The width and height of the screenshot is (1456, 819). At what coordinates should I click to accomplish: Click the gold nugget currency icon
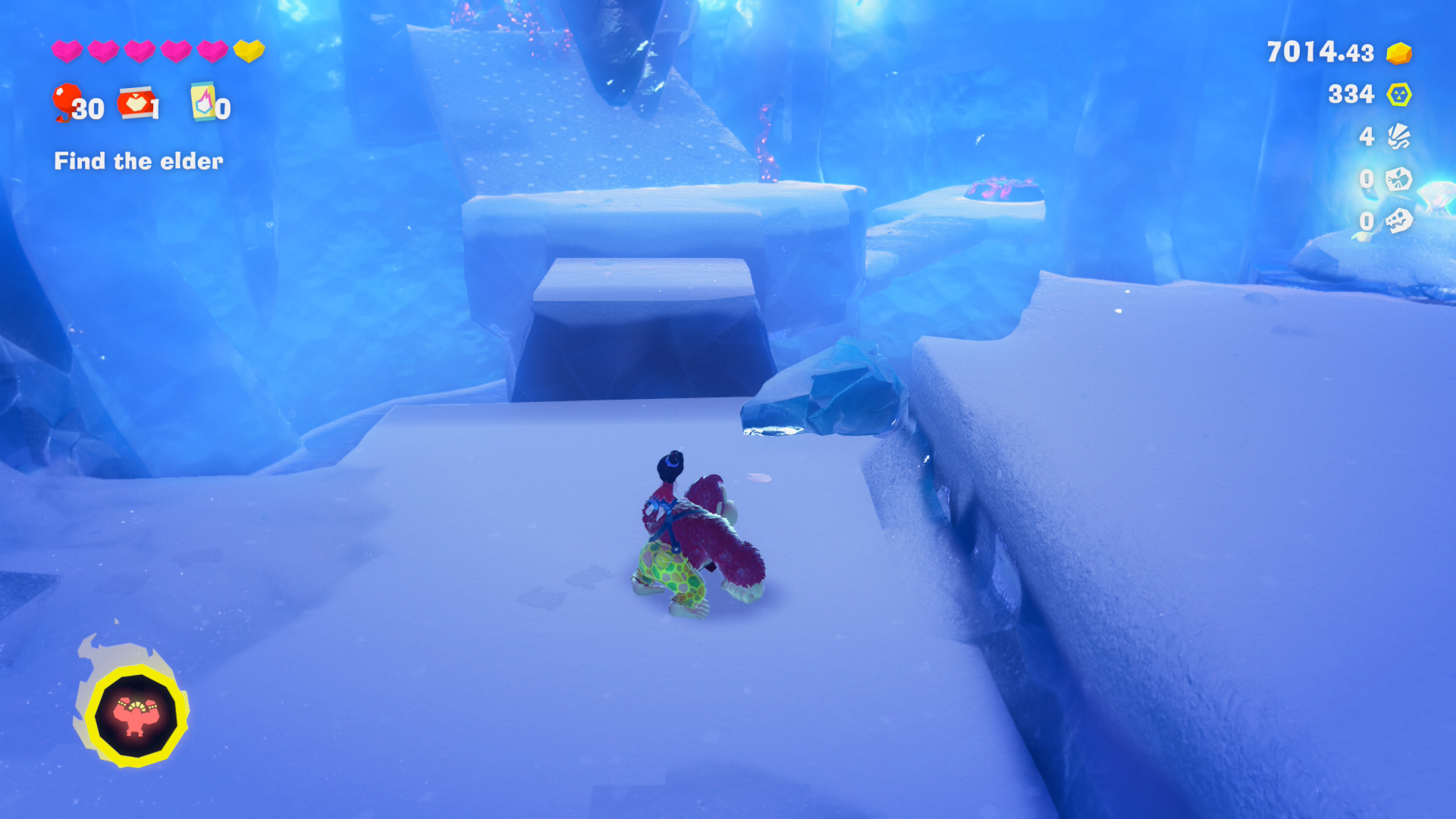click(1399, 53)
